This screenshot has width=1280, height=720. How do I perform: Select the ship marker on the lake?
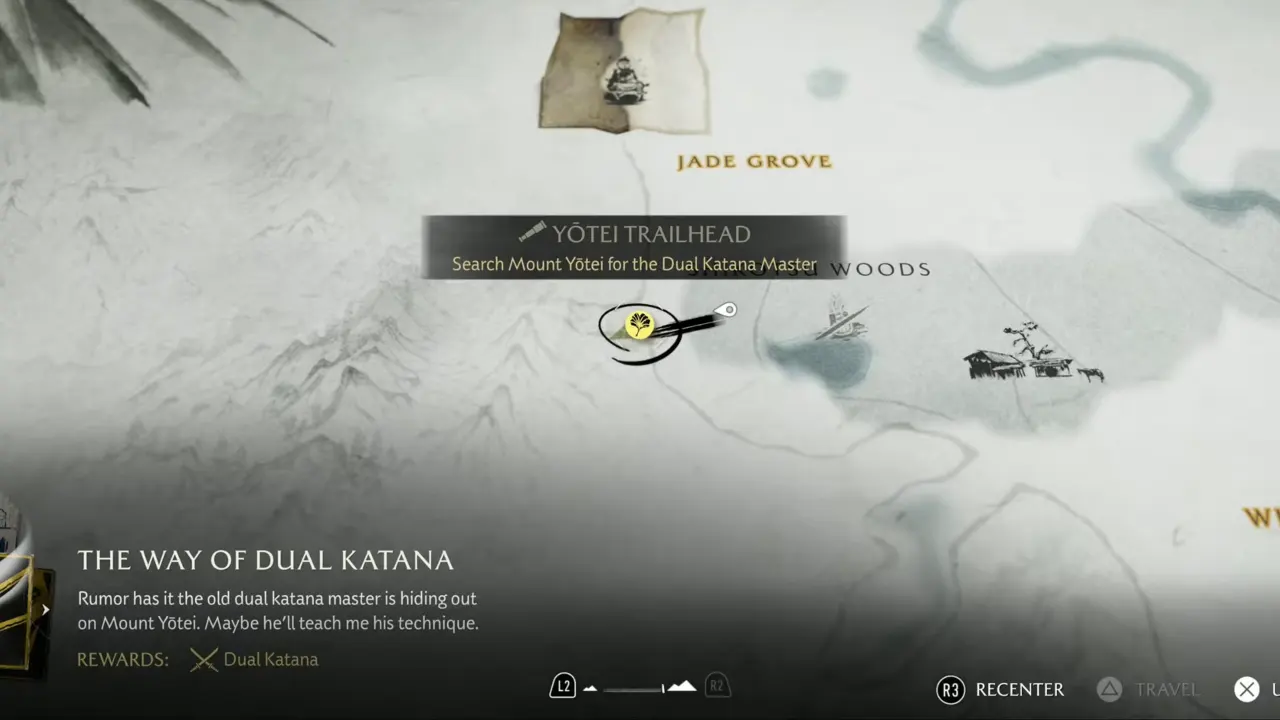(842, 321)
